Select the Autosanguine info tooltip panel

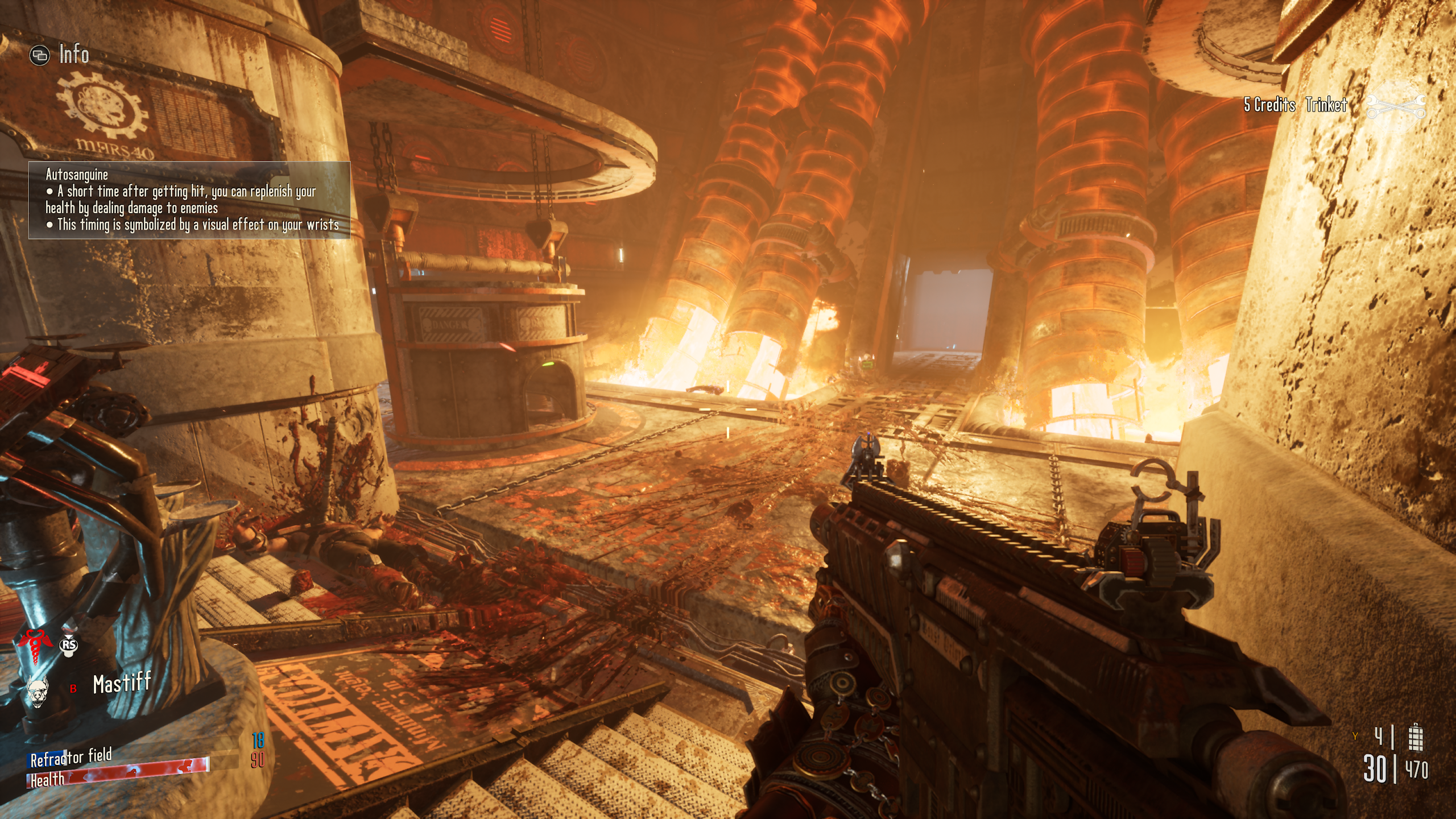tap(189, 200)
